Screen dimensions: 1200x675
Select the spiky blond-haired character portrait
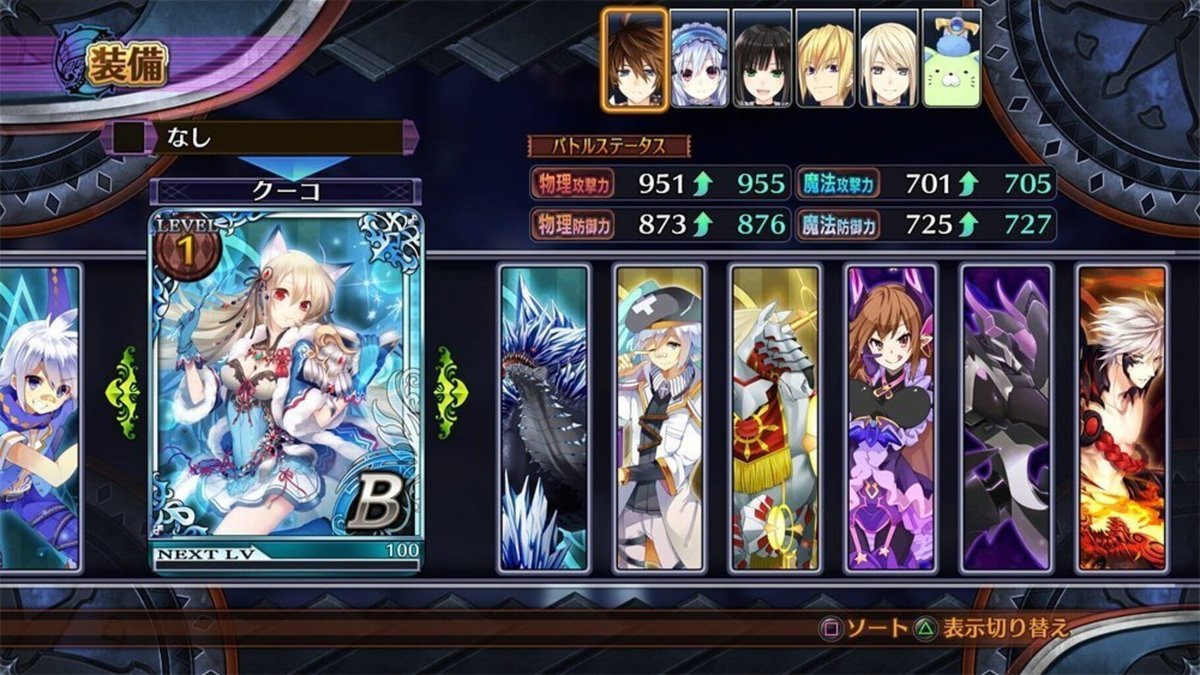click(825, 58)
